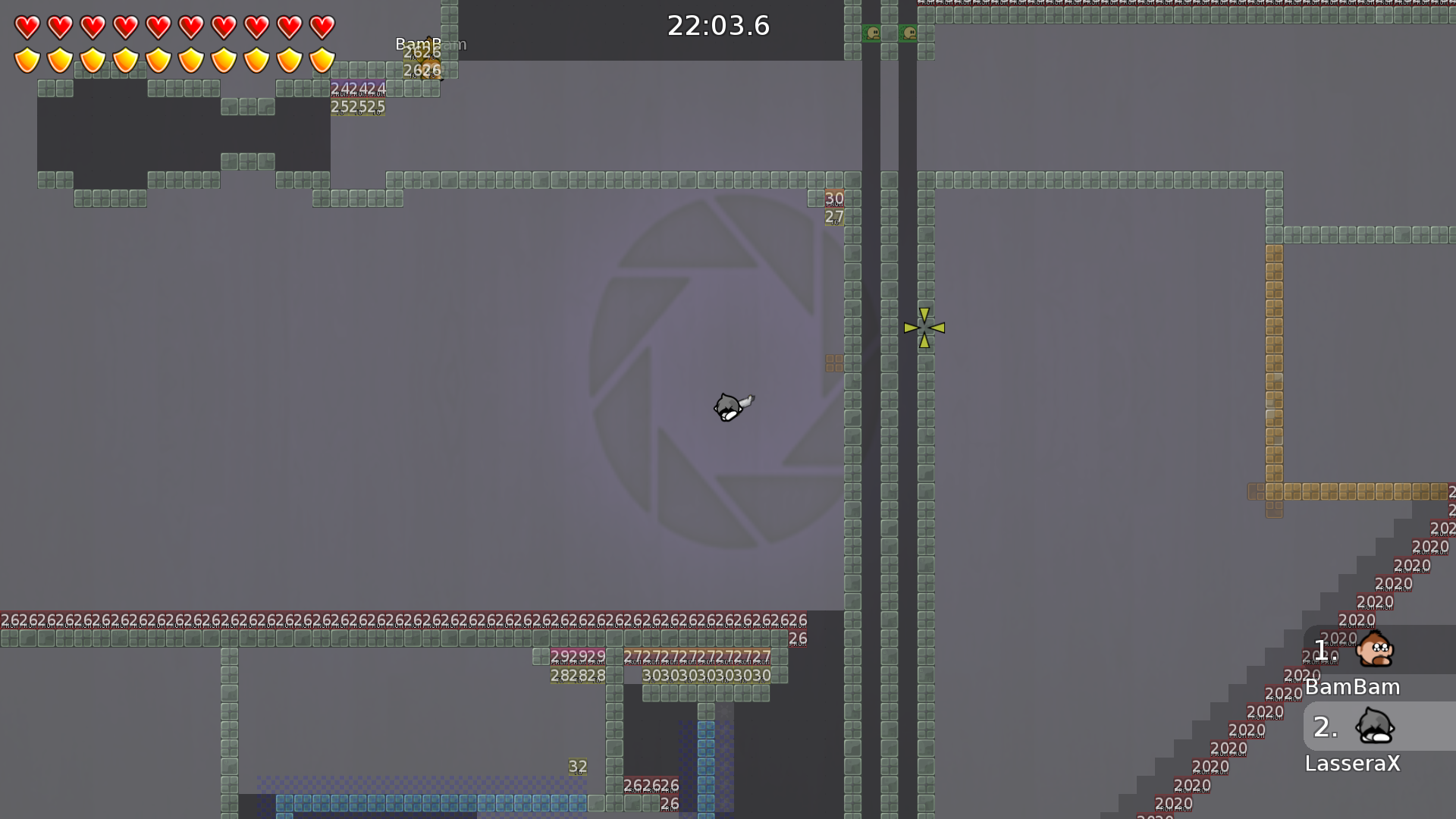Click the race timer showing 22:03.6
The image size is (1456, 819).
(x=718, y=25)
